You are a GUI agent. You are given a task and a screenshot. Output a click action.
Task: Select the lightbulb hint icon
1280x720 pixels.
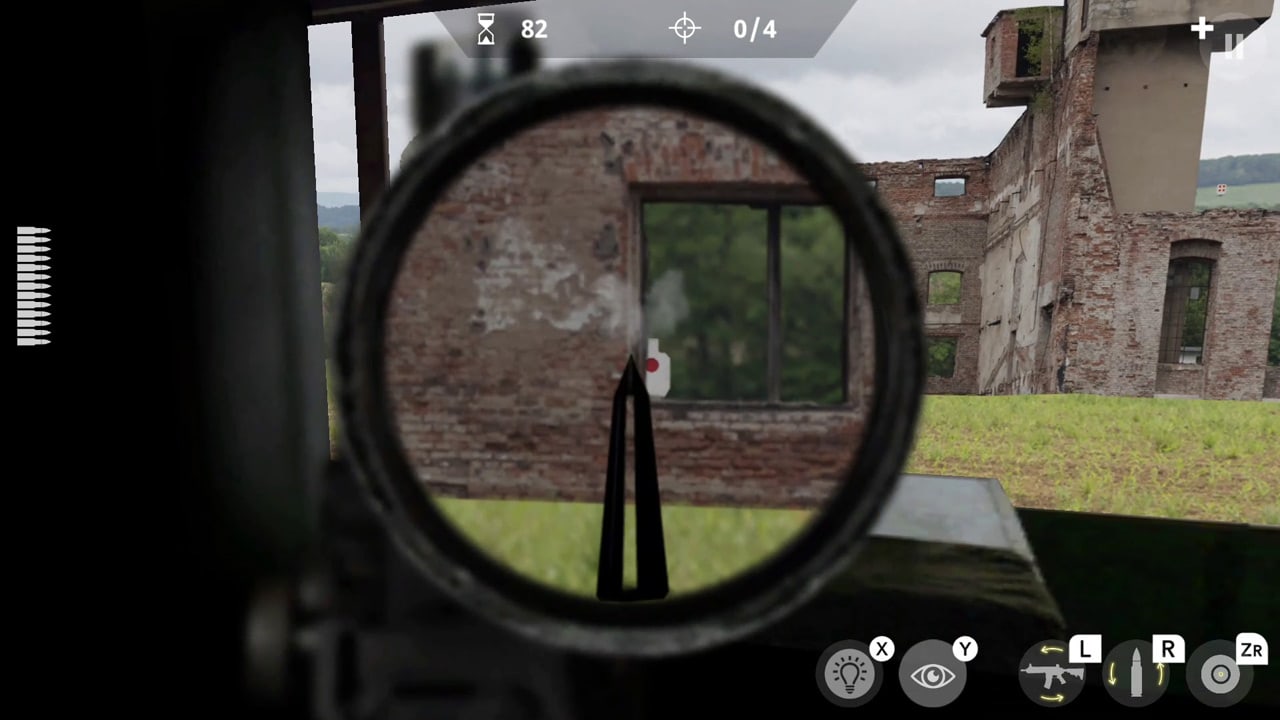point(851,672)
